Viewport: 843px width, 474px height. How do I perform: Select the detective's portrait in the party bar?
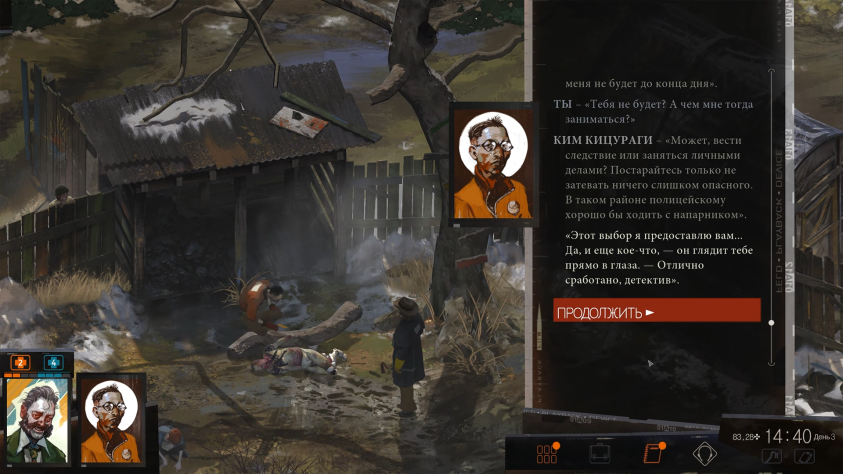click(37, 419)
